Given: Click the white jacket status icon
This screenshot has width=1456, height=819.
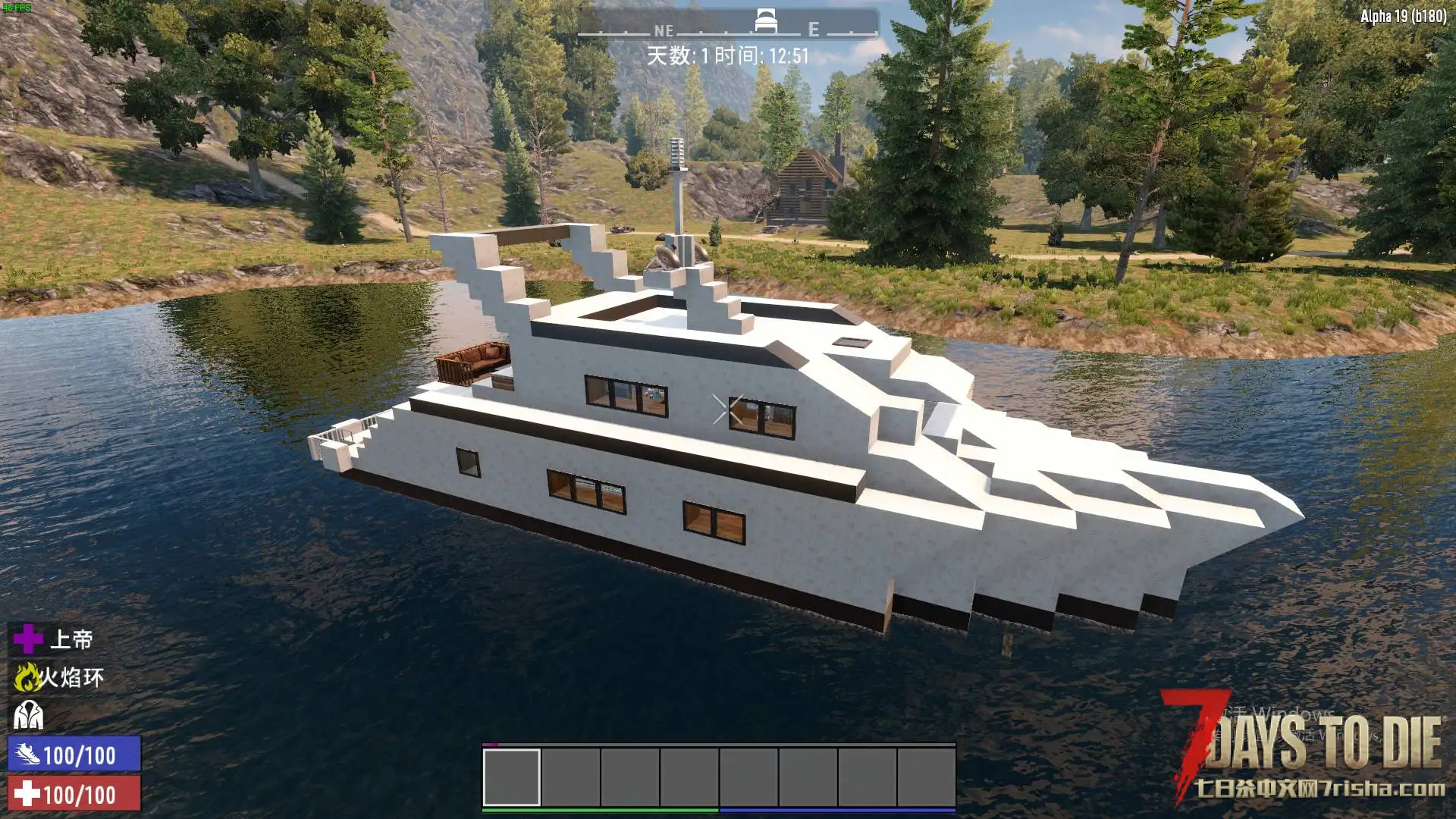Looking at the screenshot, I should click(28, 715).
